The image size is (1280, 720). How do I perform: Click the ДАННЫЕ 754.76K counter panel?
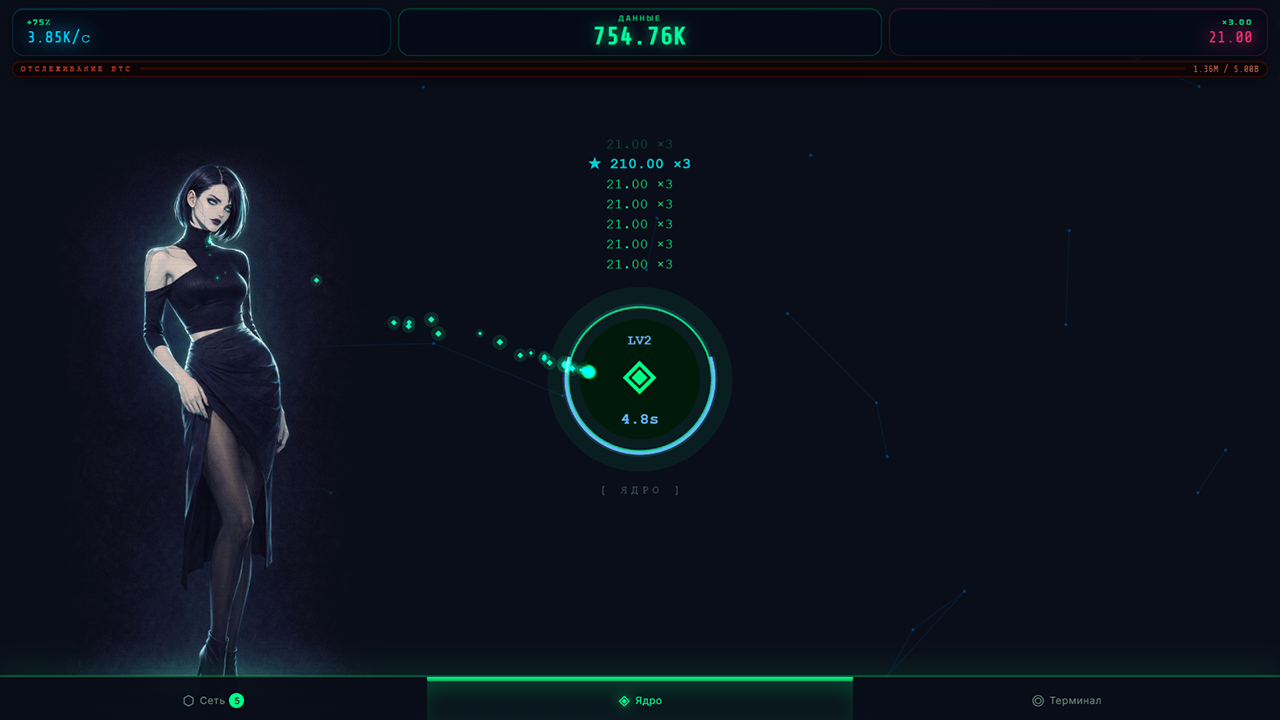point(640,31)
